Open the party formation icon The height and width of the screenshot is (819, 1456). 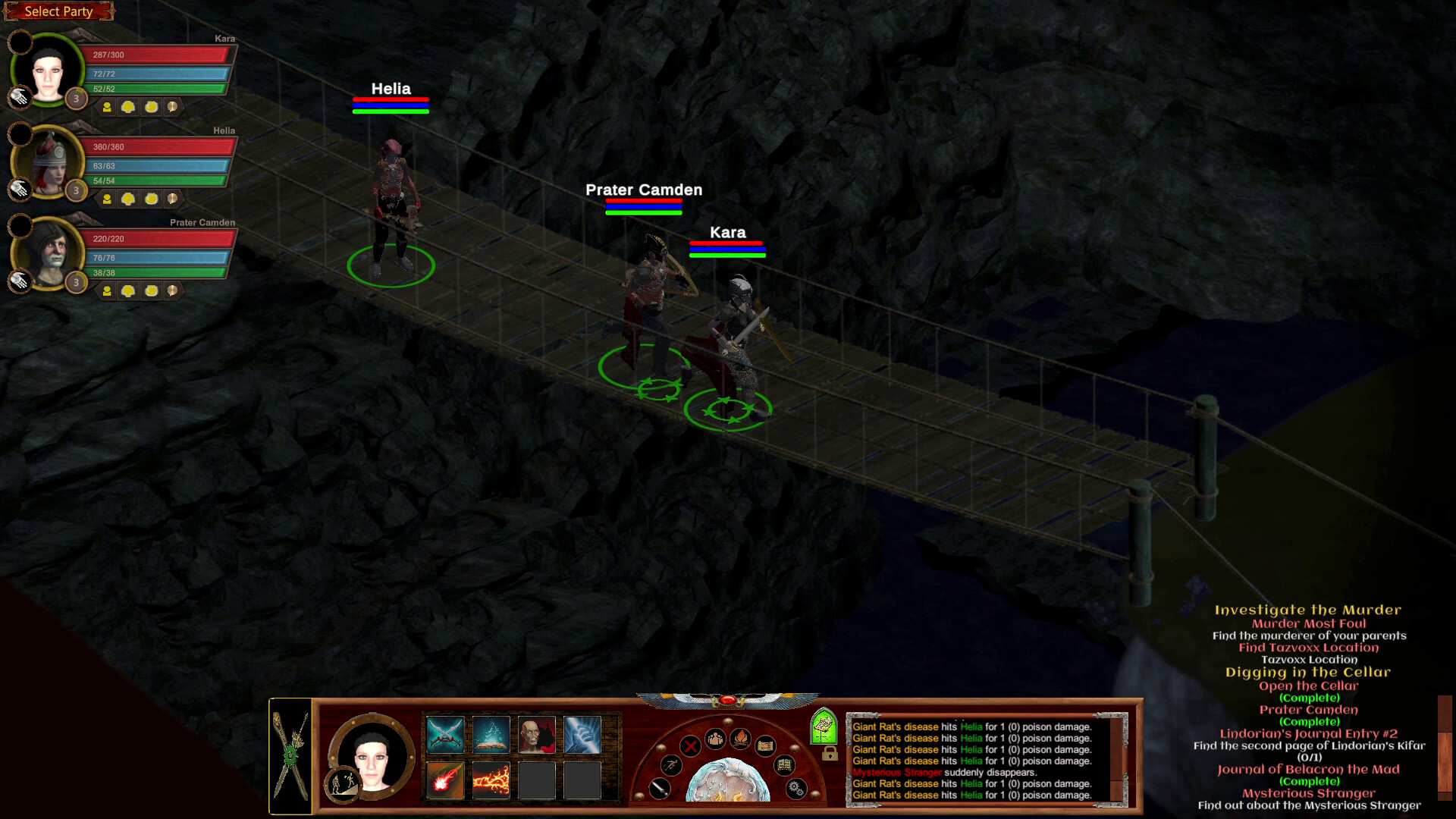(715, 739)
